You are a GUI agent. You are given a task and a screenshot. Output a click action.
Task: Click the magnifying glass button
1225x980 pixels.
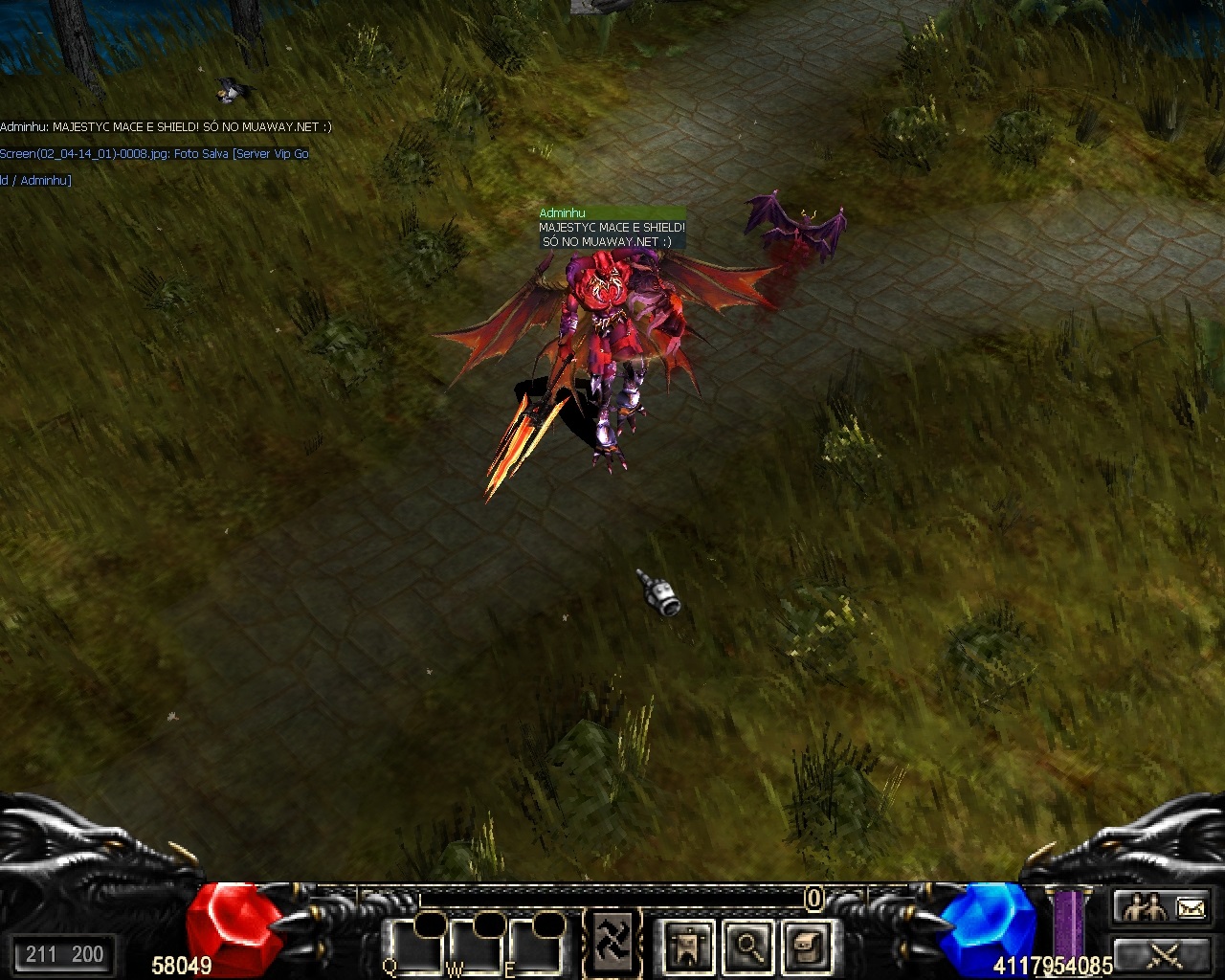(x=747, y=946)
